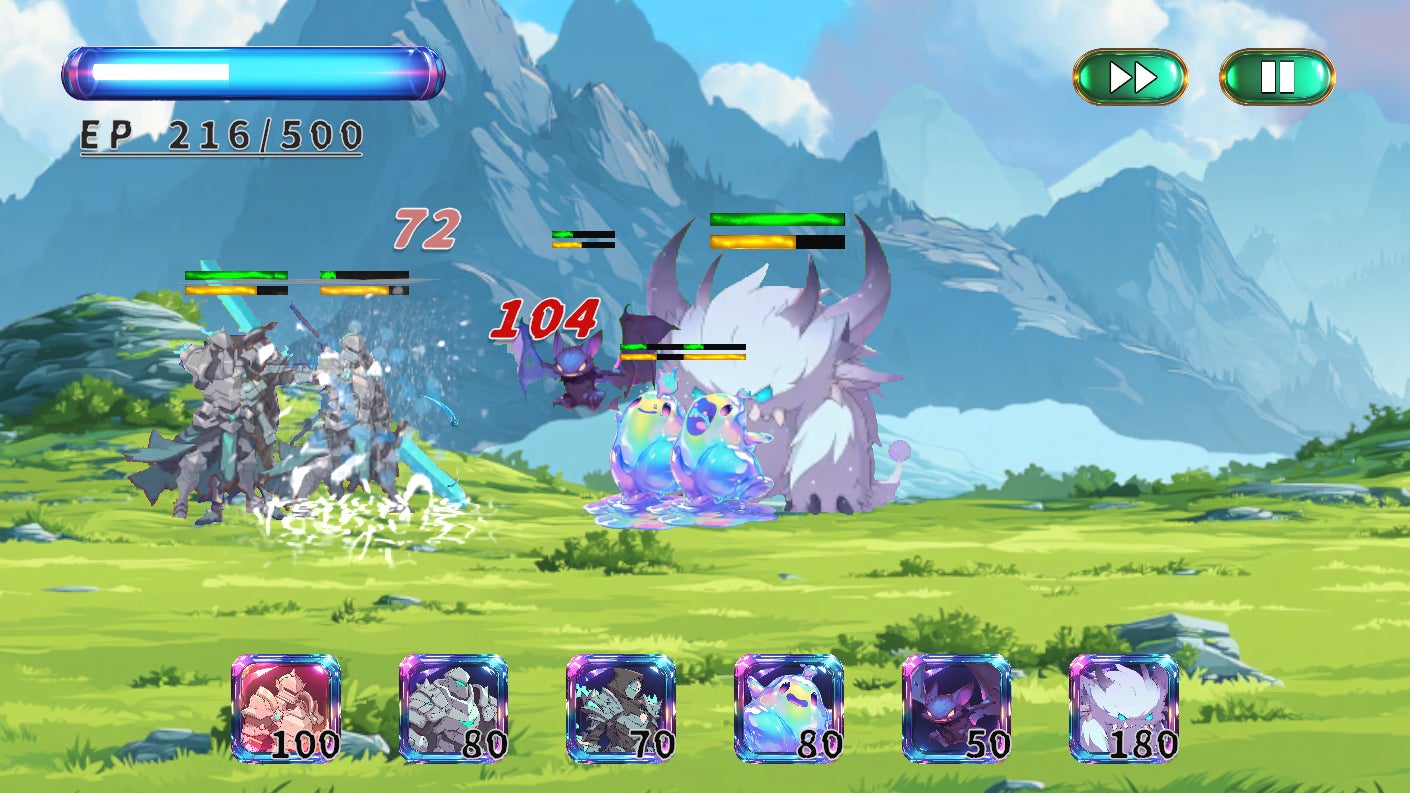Image resolution: width=1410 pixels, height=793 pixels.
Task: Summon the pink armored knight costing 100
Action: (286, 708)
